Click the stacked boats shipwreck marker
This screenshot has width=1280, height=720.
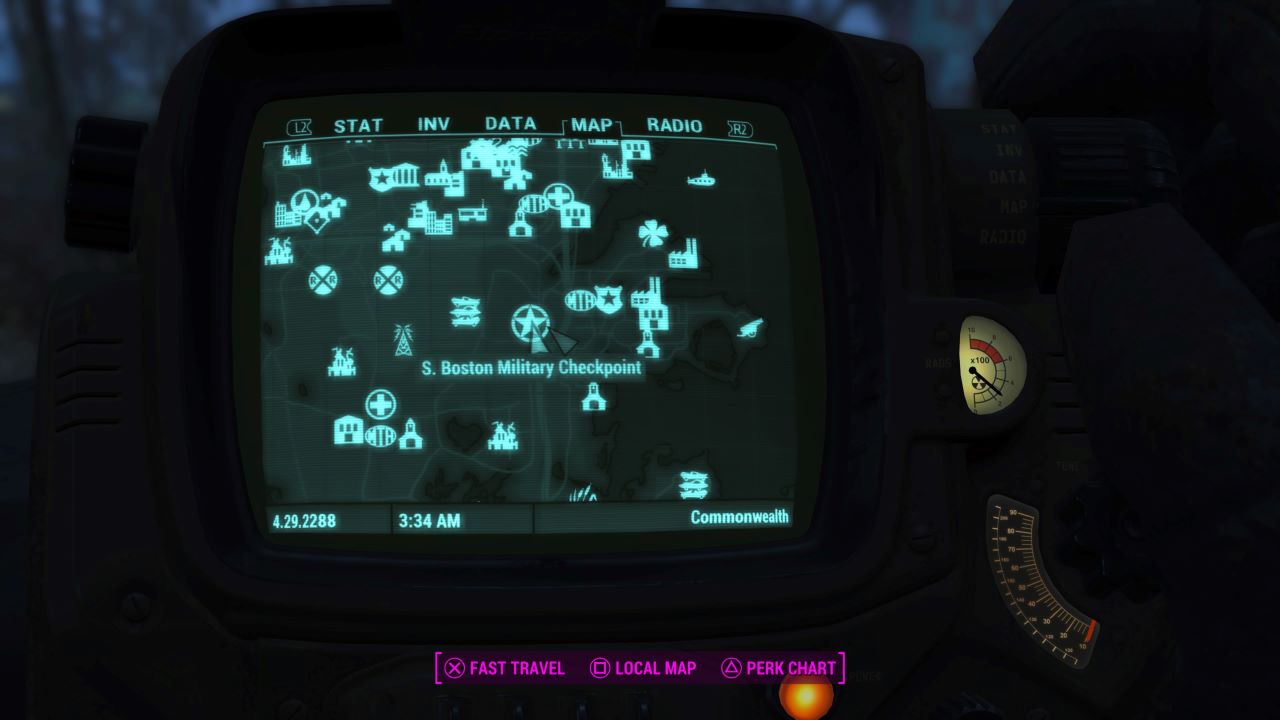coord(463,310)
